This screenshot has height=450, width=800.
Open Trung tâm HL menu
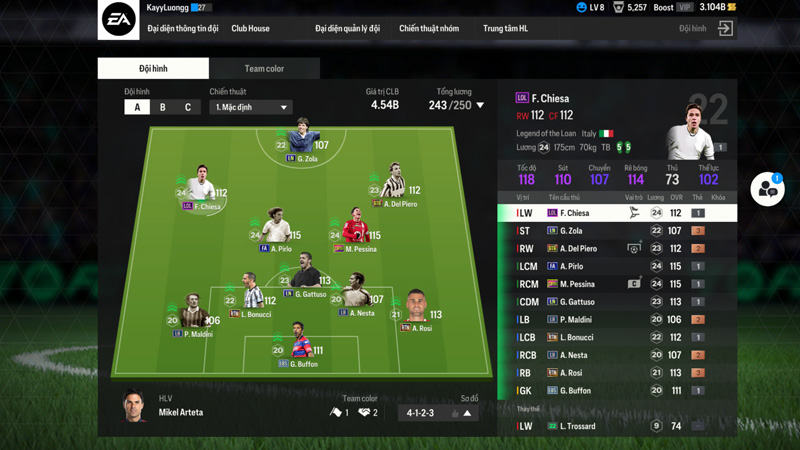tap(505, 29)
